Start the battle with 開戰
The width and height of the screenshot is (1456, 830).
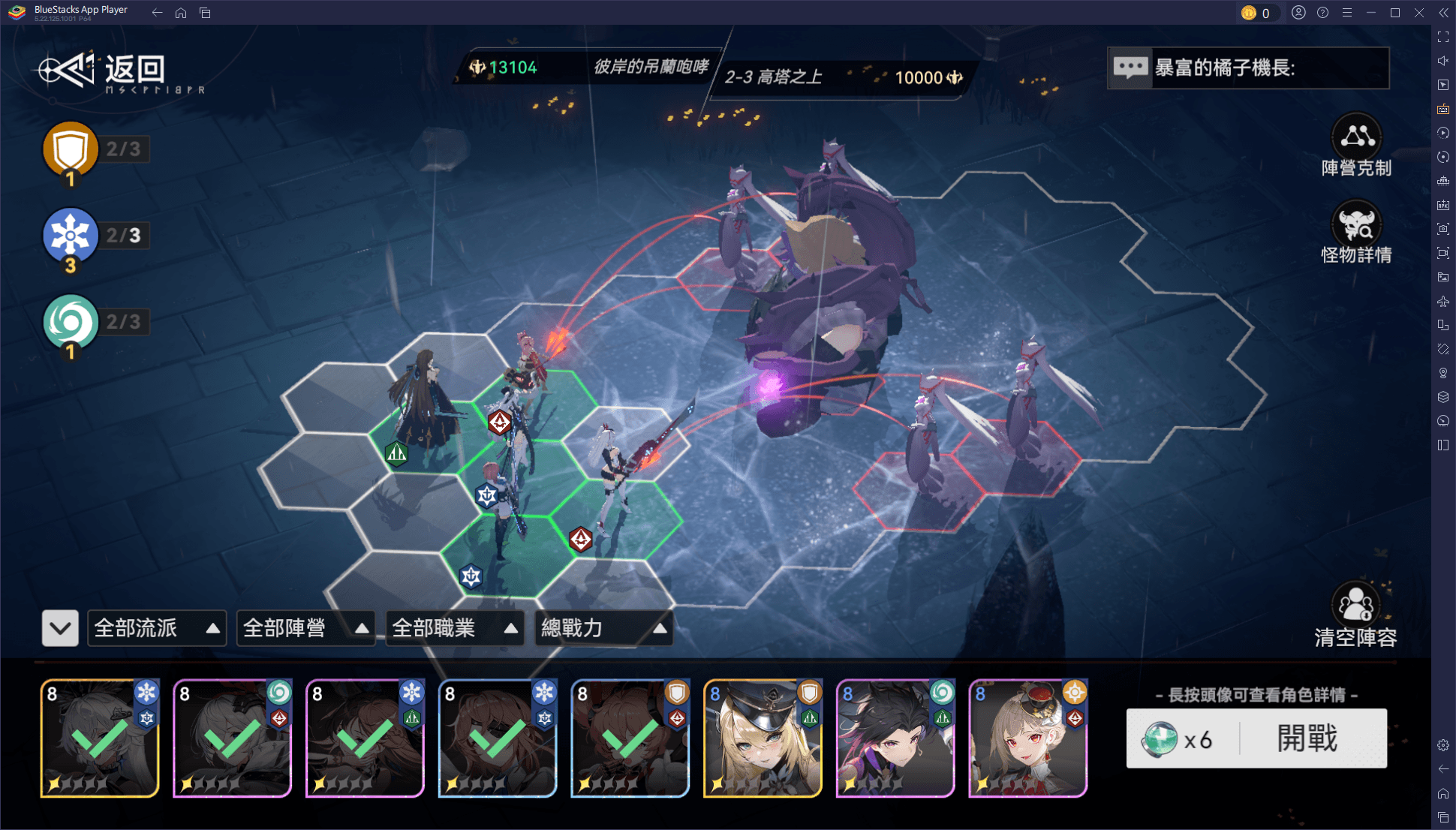pos(1306,739)
